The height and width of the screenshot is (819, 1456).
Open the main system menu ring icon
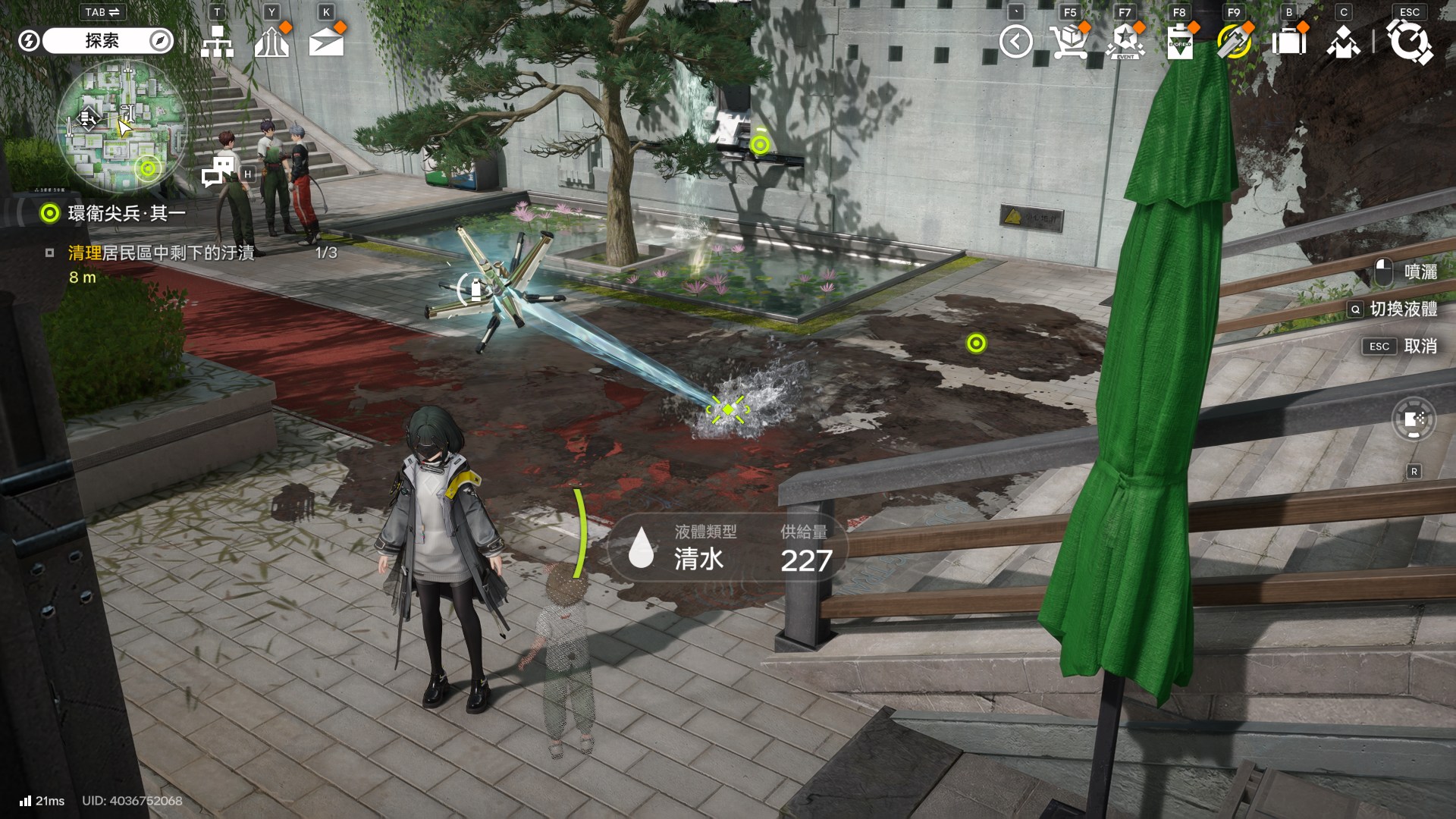1409,42
